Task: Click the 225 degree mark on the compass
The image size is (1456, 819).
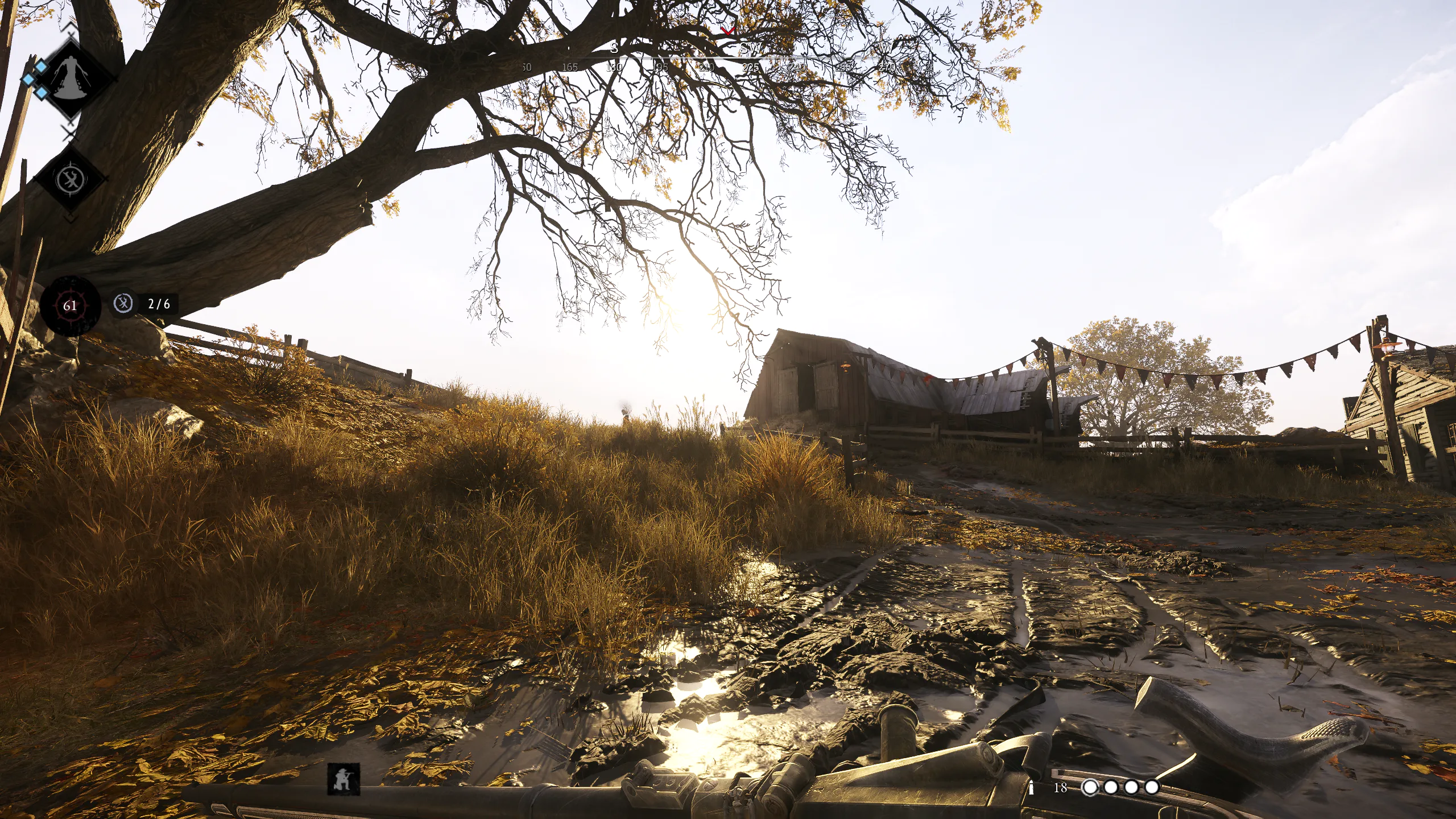Action: pos(752,67)
